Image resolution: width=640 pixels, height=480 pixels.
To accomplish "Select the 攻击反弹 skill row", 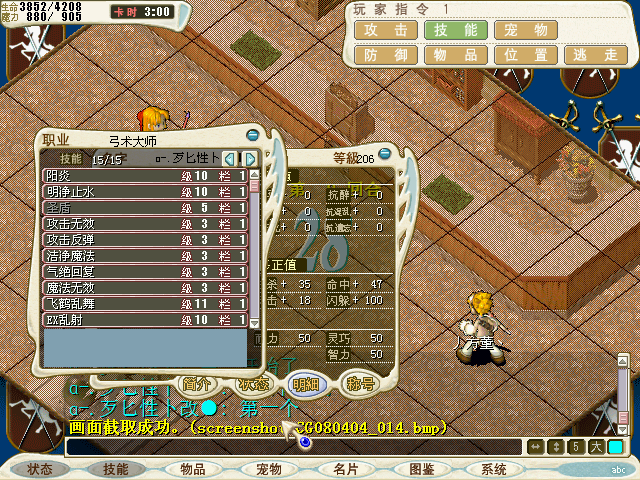I will [145, 240].
